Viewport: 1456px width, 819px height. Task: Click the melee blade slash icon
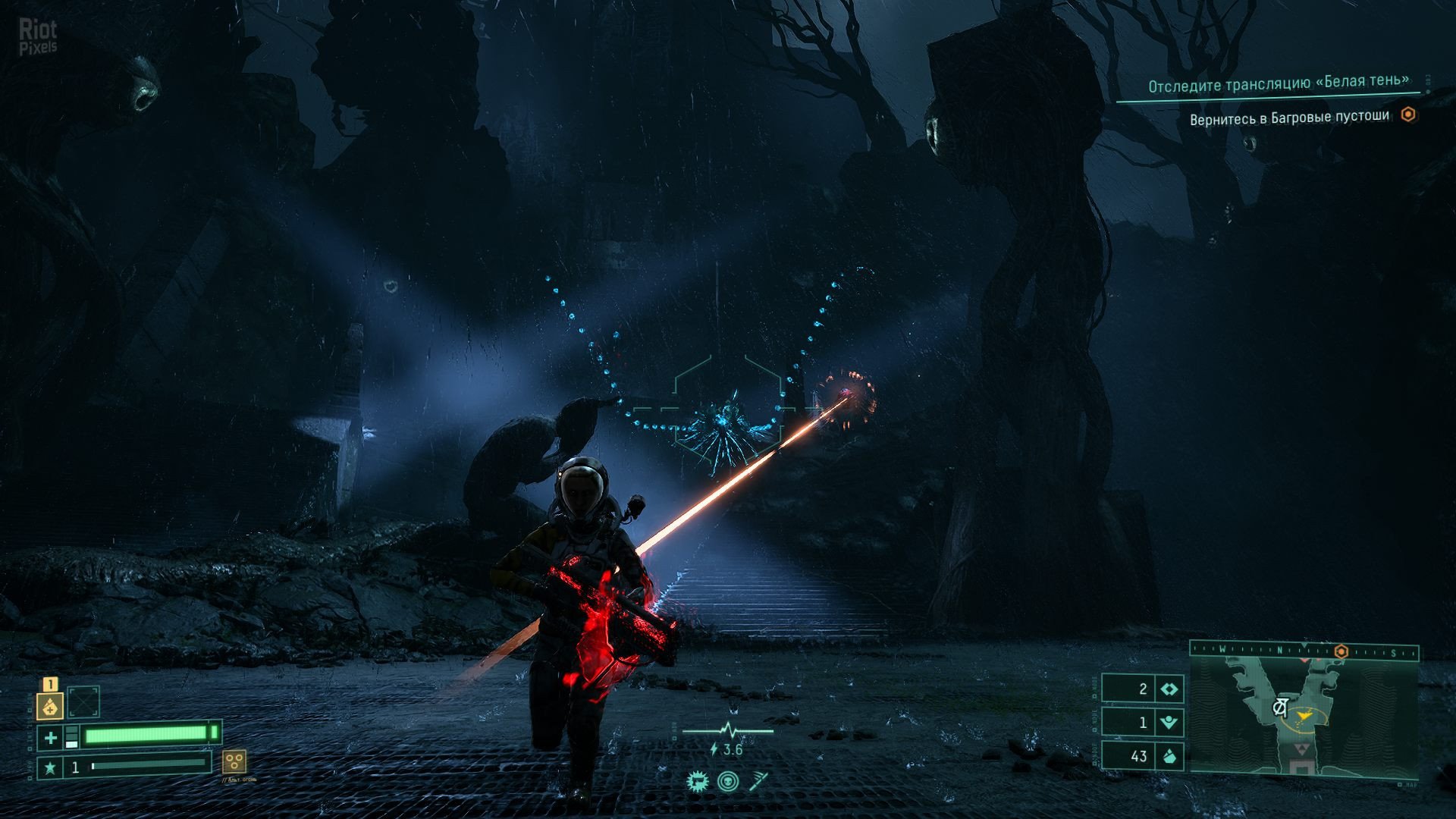[758, 780]
